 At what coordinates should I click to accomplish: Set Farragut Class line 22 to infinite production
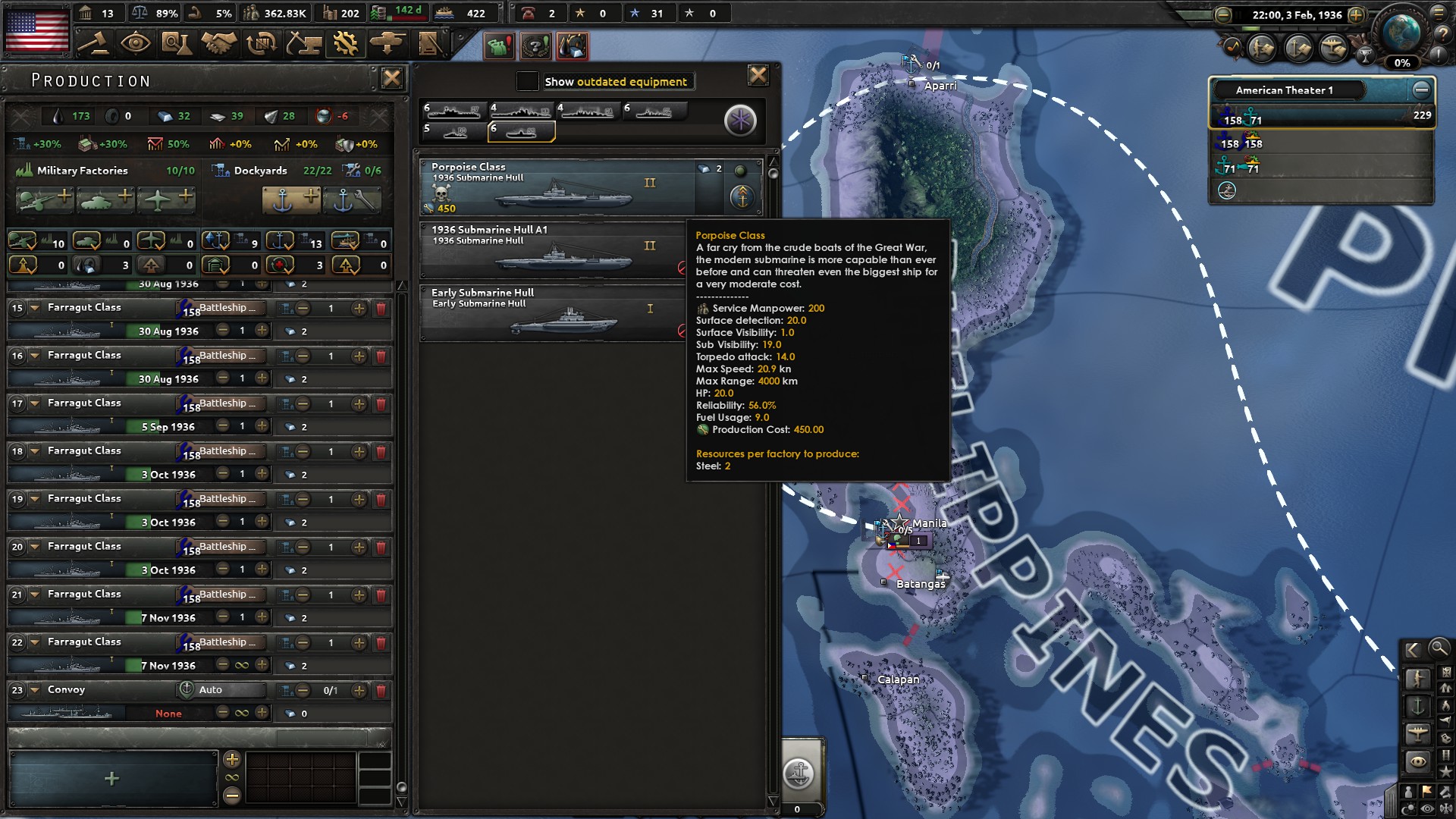(x=241, y=665)
